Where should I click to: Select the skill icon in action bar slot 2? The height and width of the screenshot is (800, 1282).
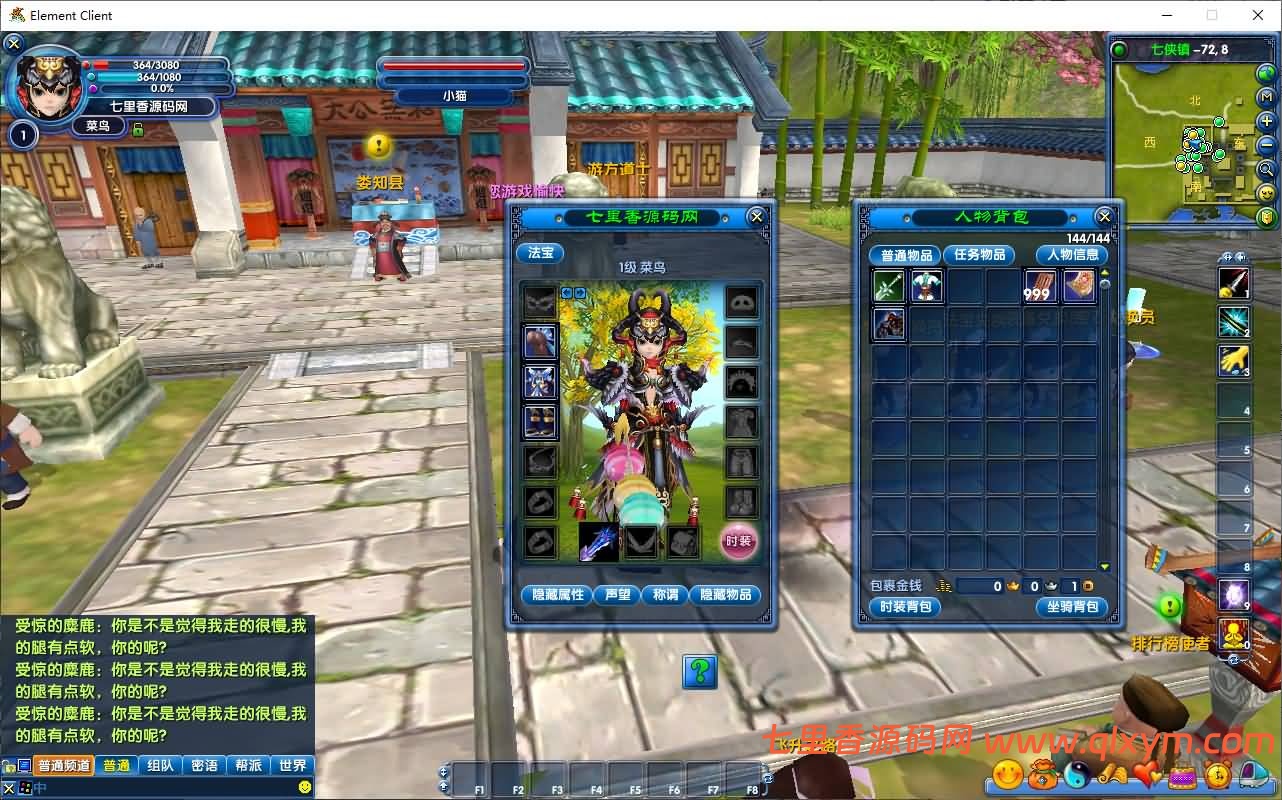[1236, 323]
